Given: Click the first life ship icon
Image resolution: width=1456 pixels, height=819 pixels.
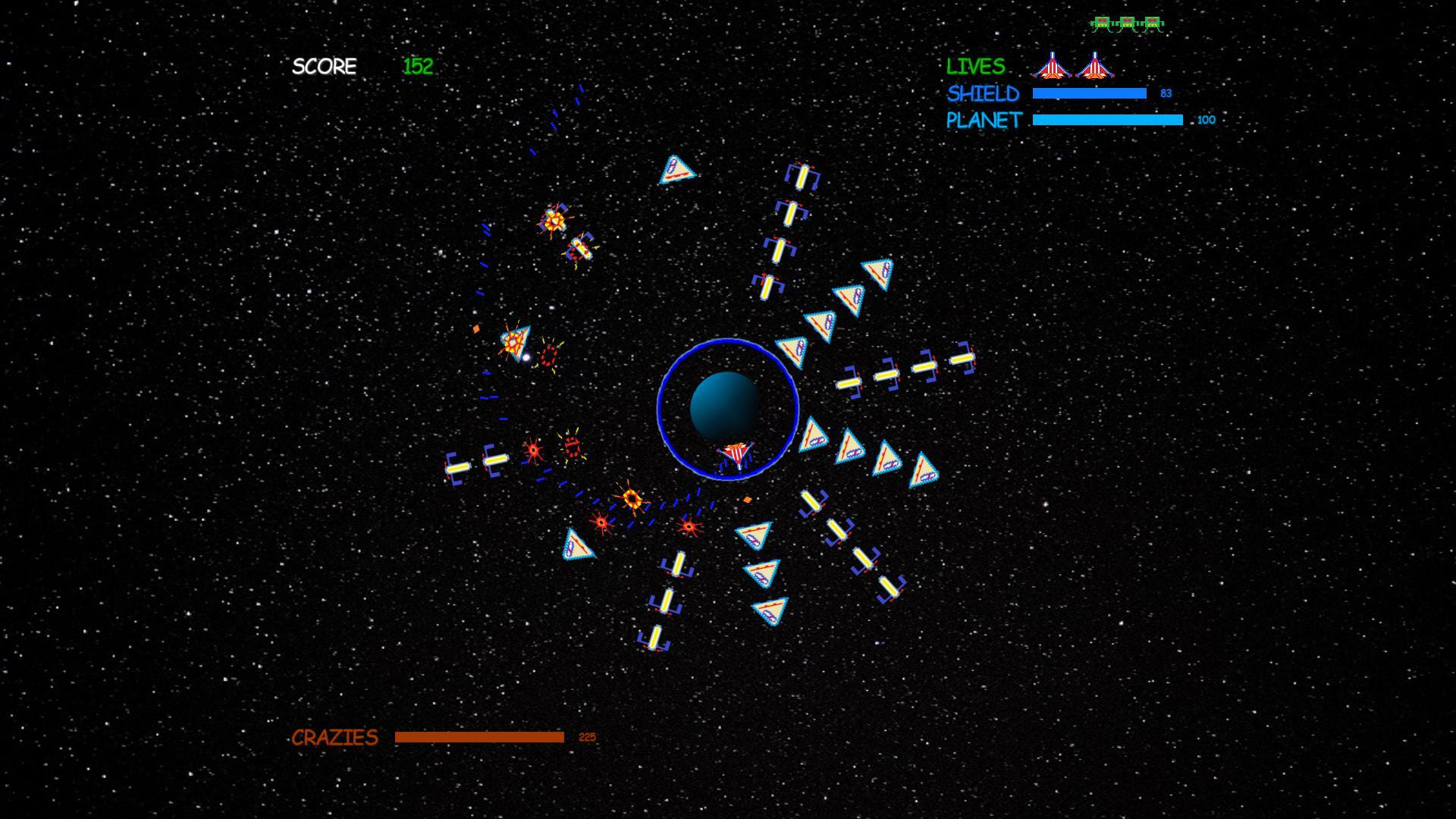Looking at the screenshot, I should tap(1053, 67).
